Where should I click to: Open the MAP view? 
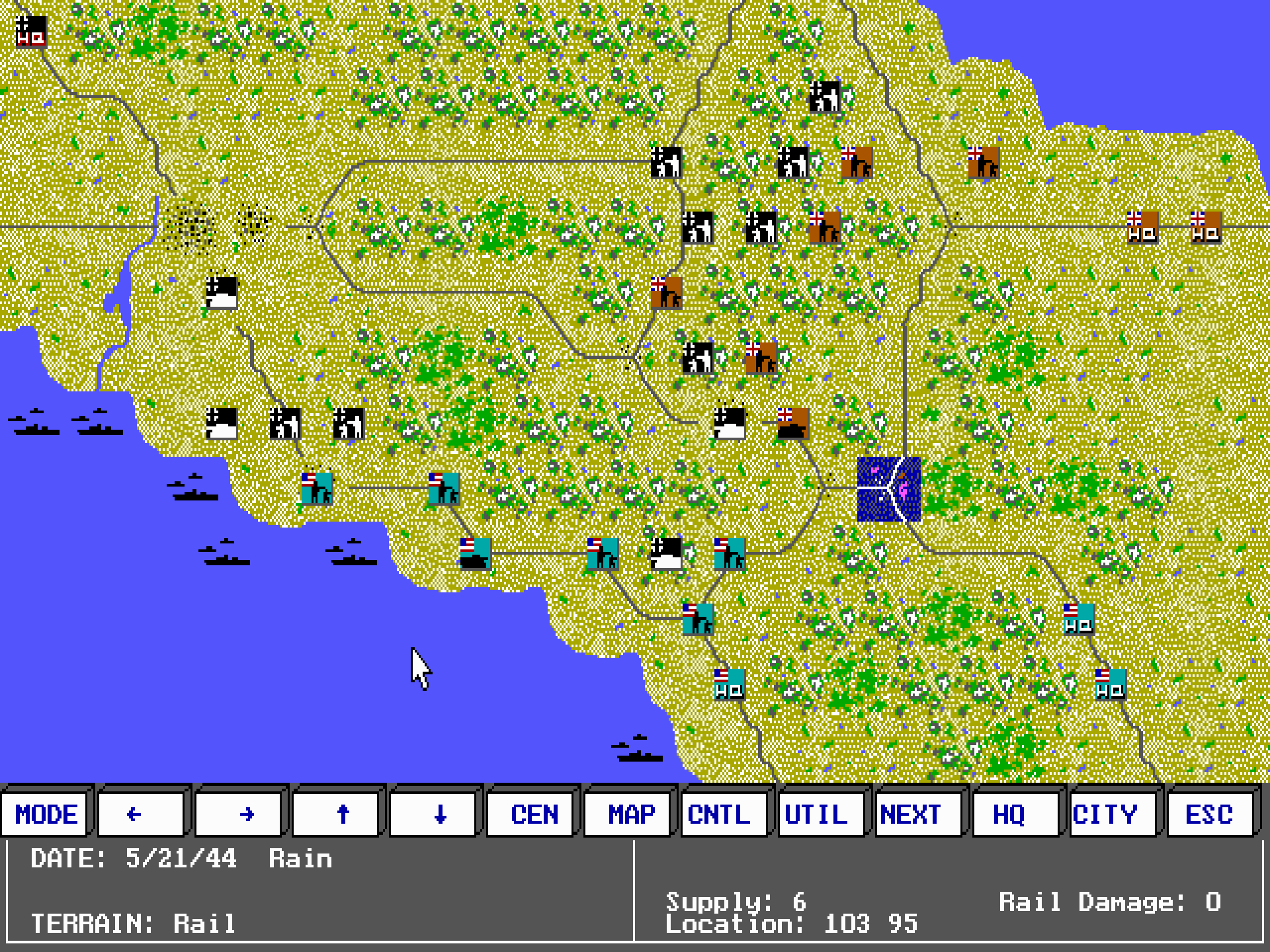click(x=628, y=814)
